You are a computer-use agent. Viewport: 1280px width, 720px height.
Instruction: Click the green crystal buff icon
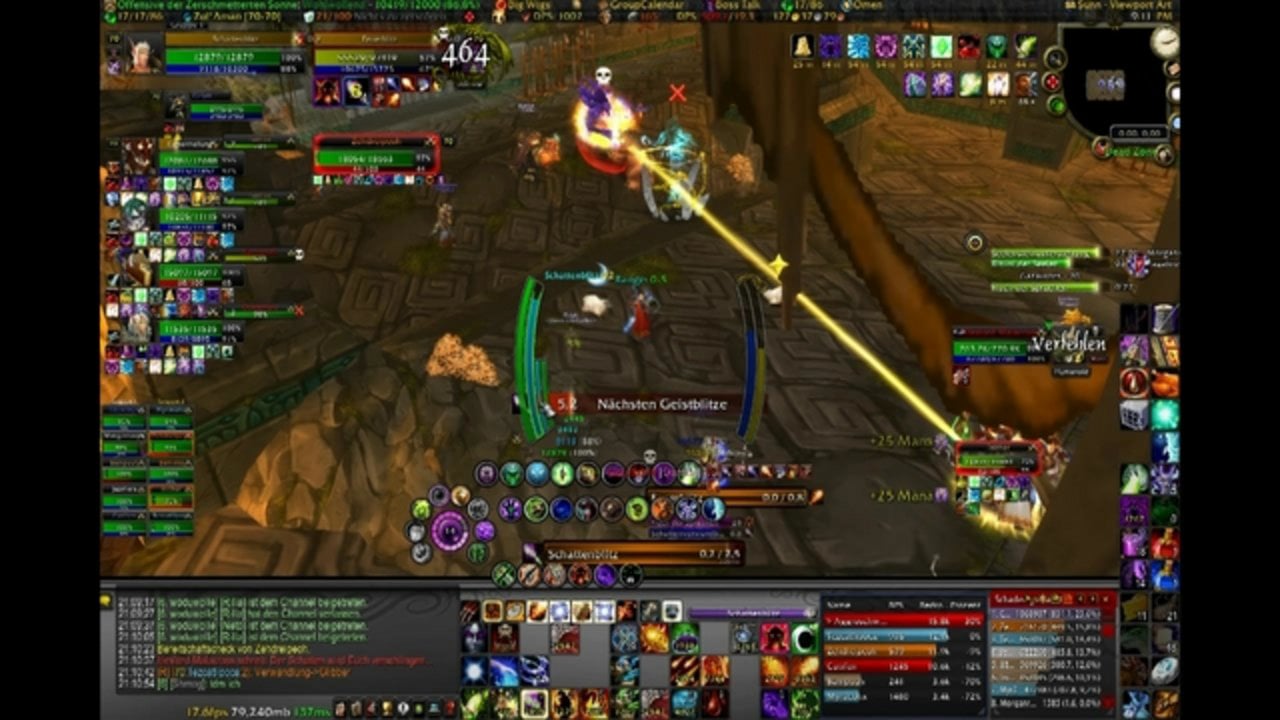click(x=941, y=46)
